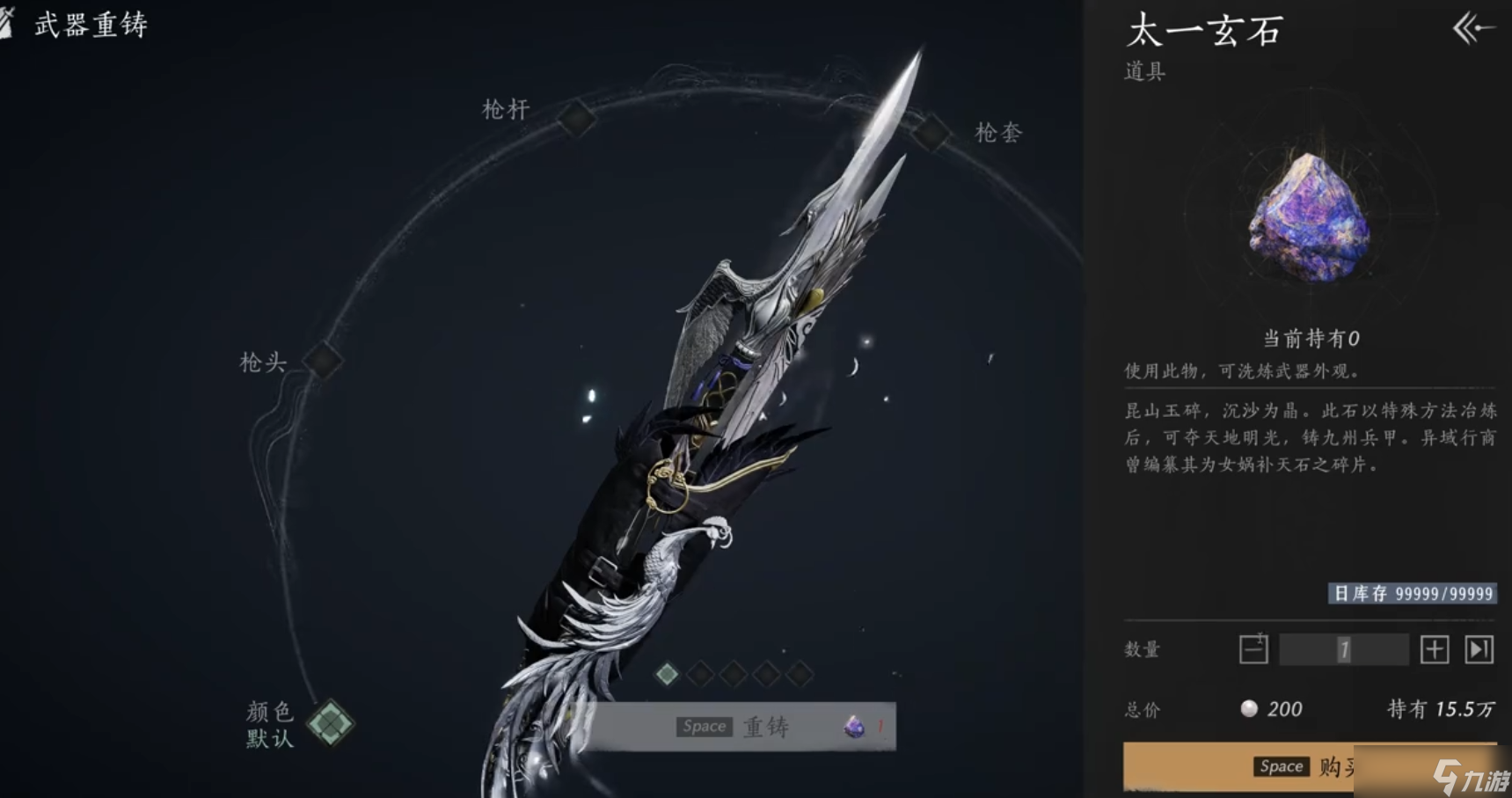The width and height of the screenshot is (1512, 798).
Task: Buy the 太一玄石 with 购买 button
Action: coord(1309,766)
